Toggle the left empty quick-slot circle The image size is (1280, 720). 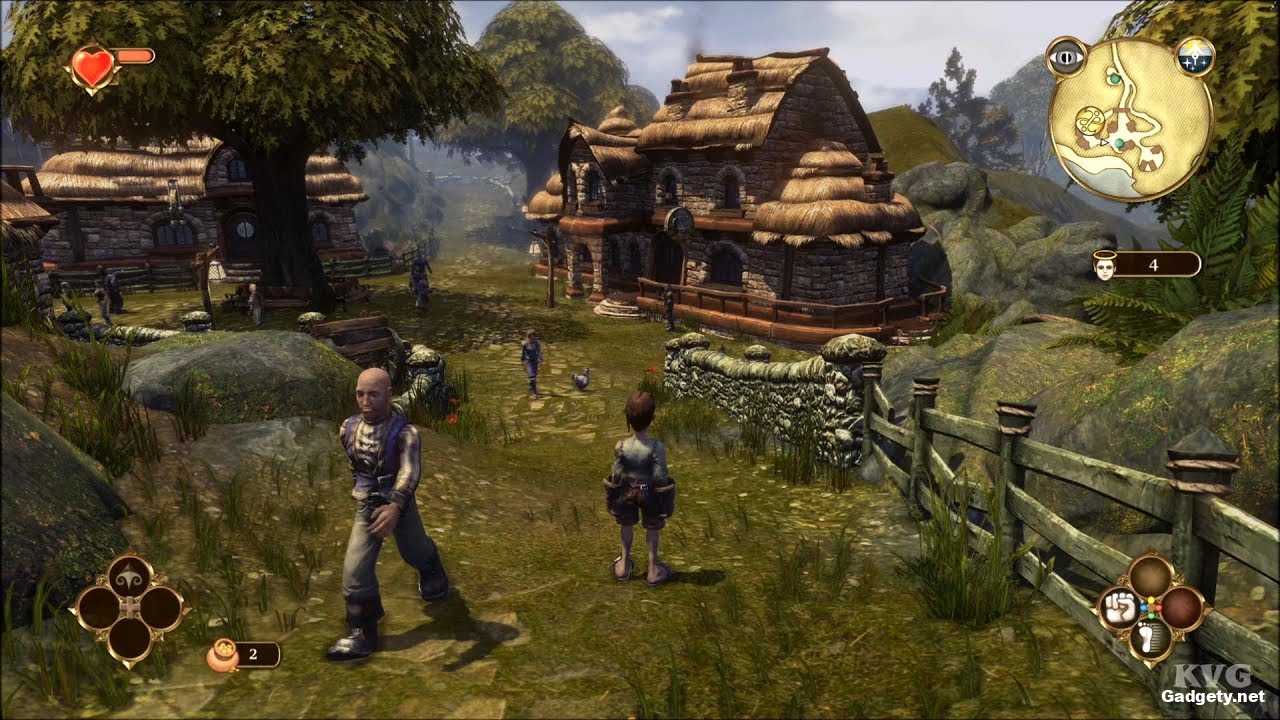coord(99,606)
